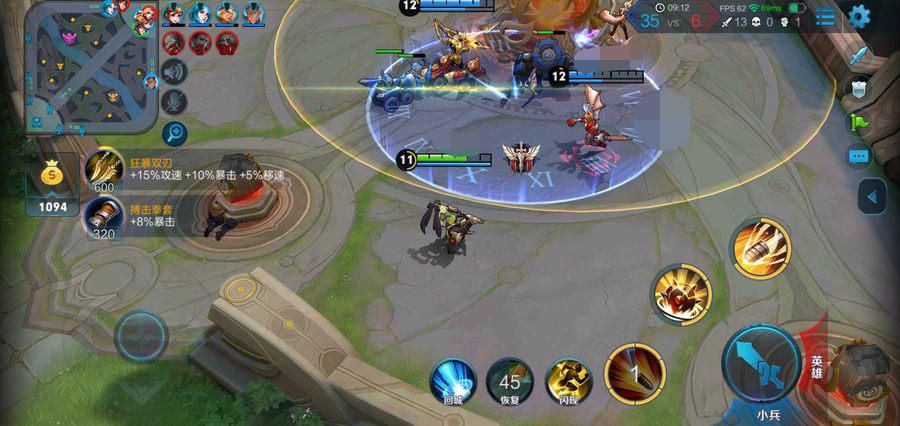Send the green flag gather signal
The height and width of the screenshot is (426, 900).
[860, 122]
